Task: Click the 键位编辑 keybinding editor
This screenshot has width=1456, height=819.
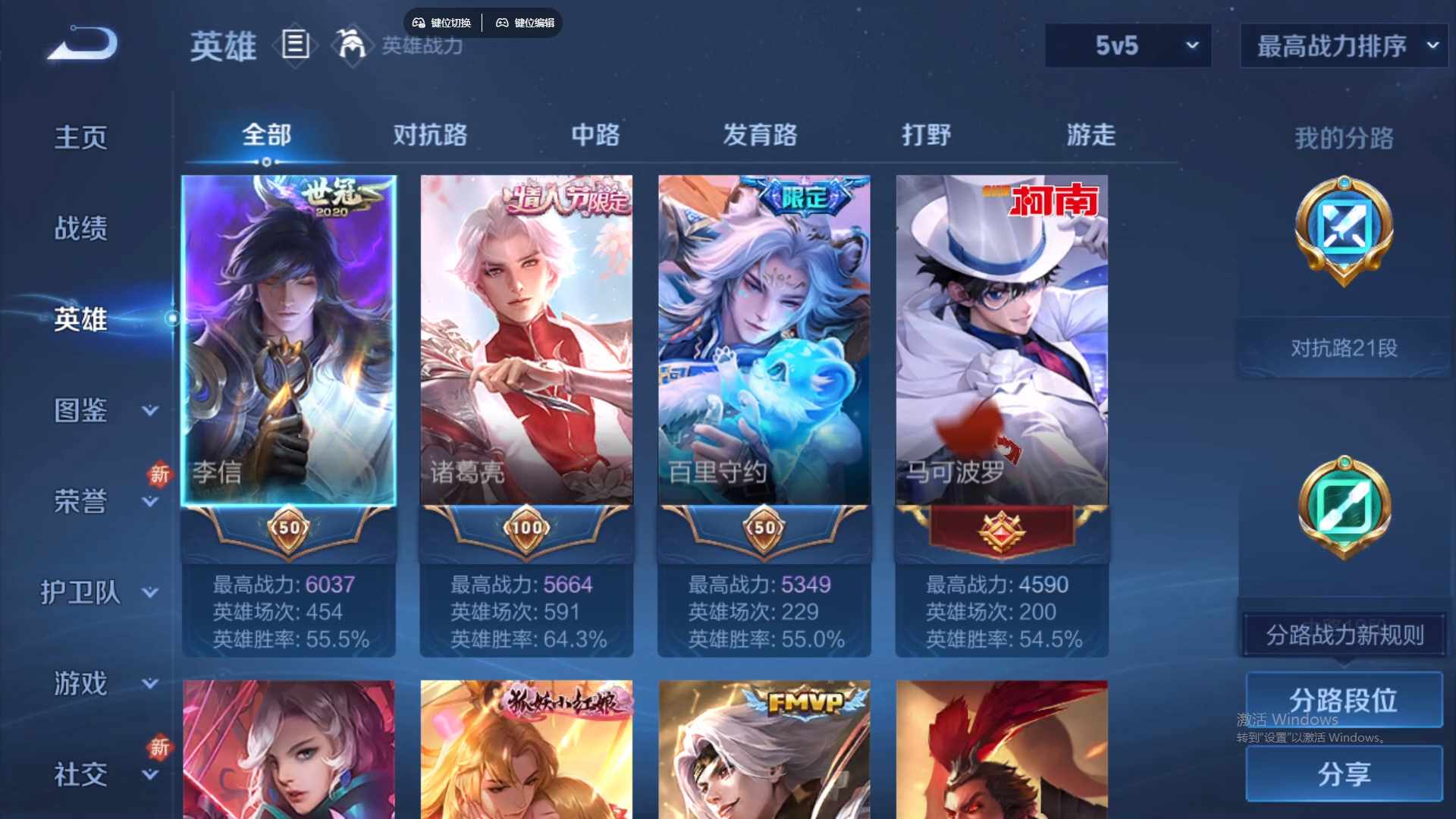Action: click(x=523, y=23)
